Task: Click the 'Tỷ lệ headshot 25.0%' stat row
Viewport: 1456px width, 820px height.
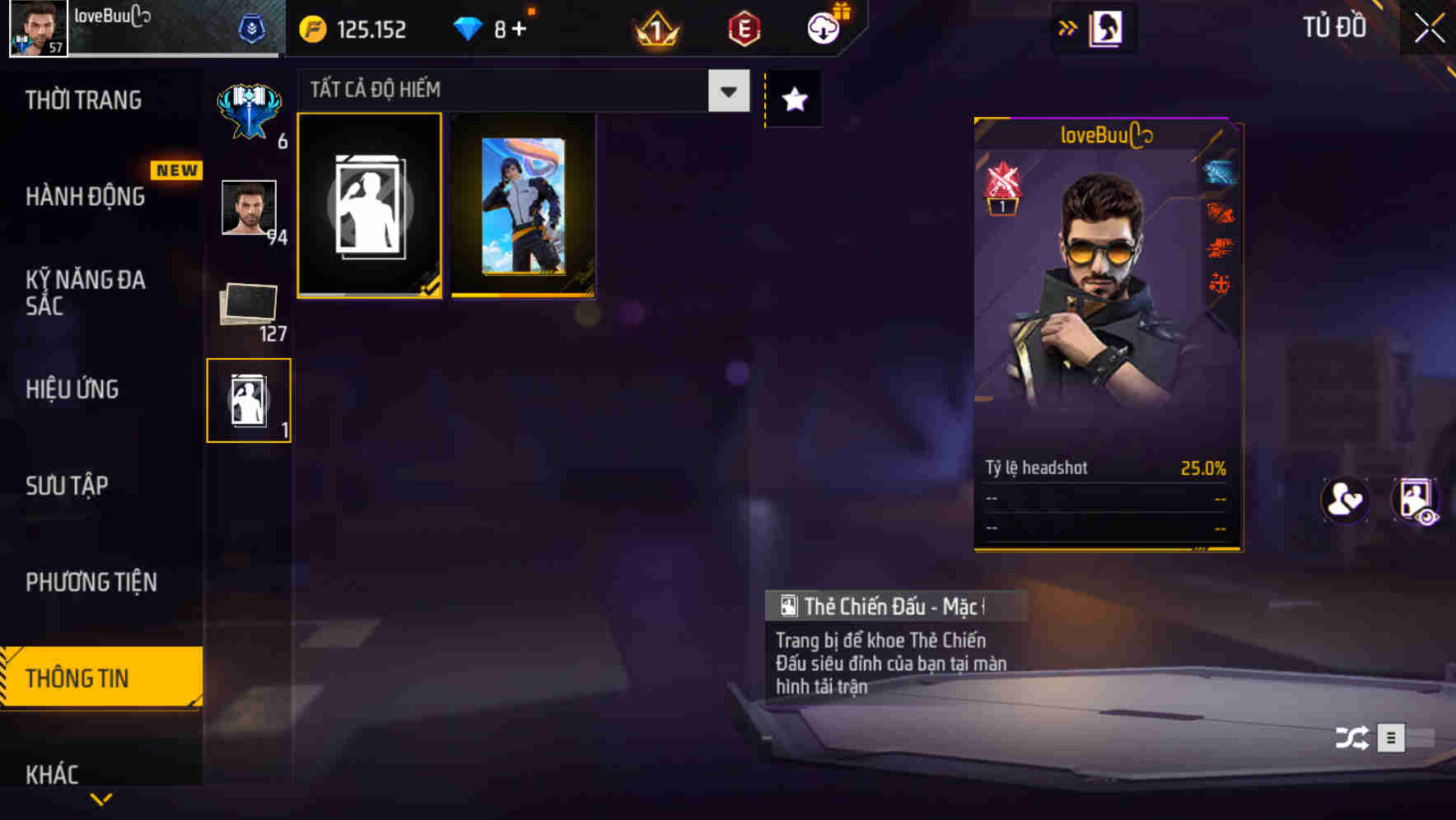Action: point(1104,468)
